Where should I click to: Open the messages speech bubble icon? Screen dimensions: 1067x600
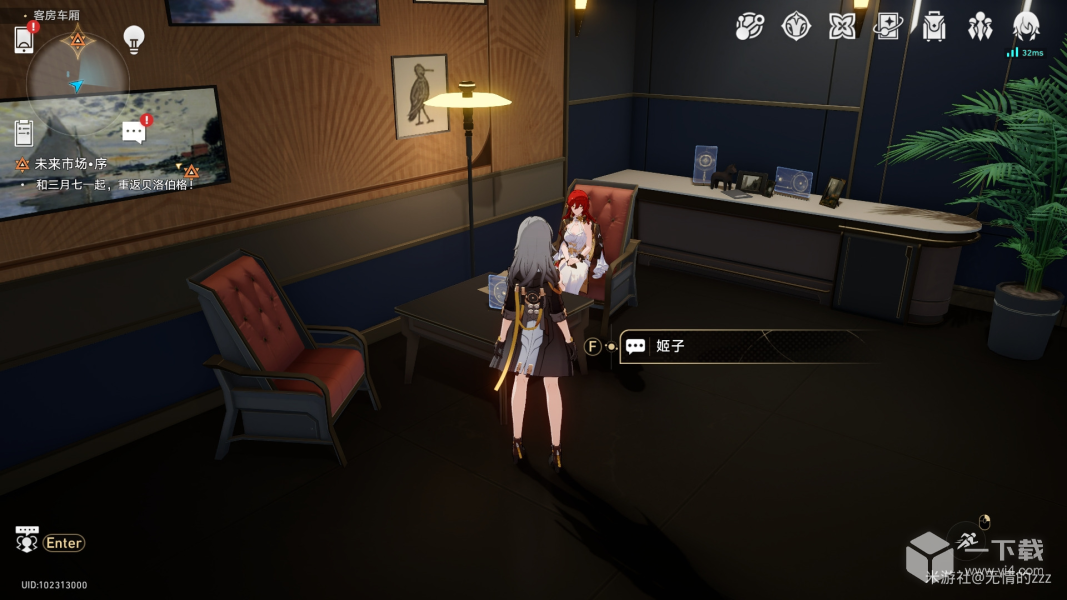pos(134,131)
